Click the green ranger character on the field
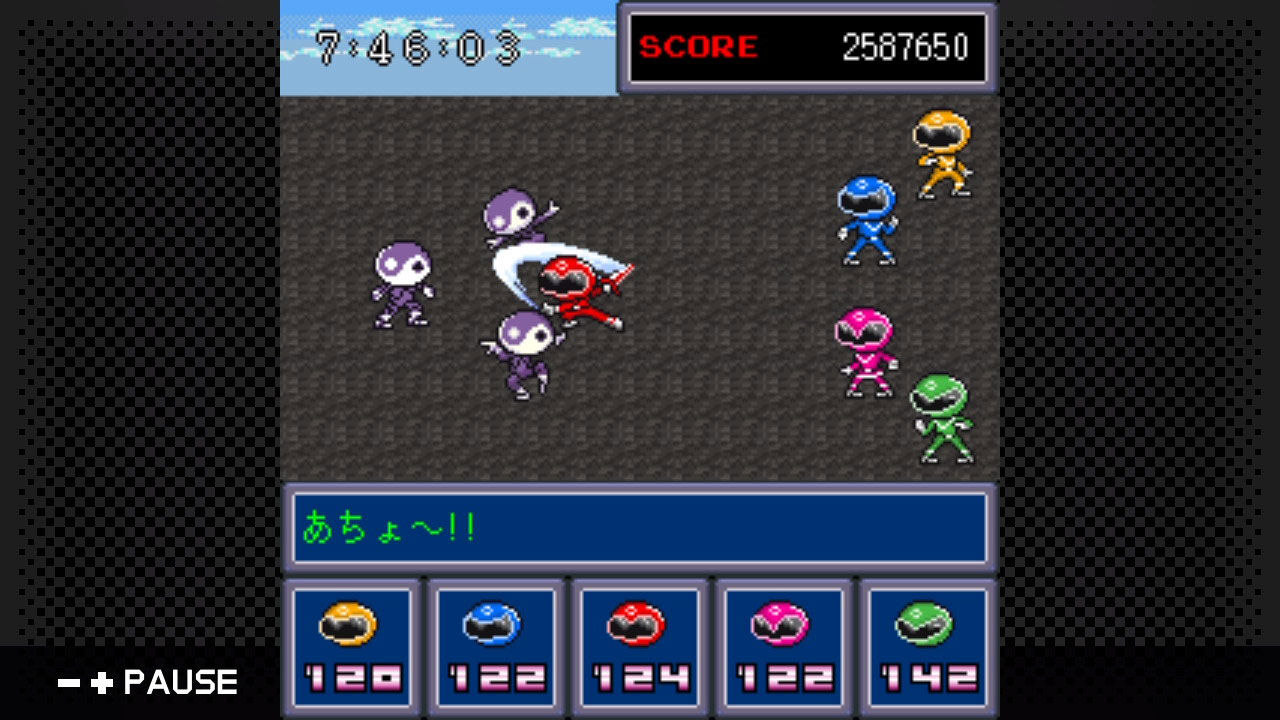The width and height of the screenshot is (1280, 720). click(x=944, y=417)
